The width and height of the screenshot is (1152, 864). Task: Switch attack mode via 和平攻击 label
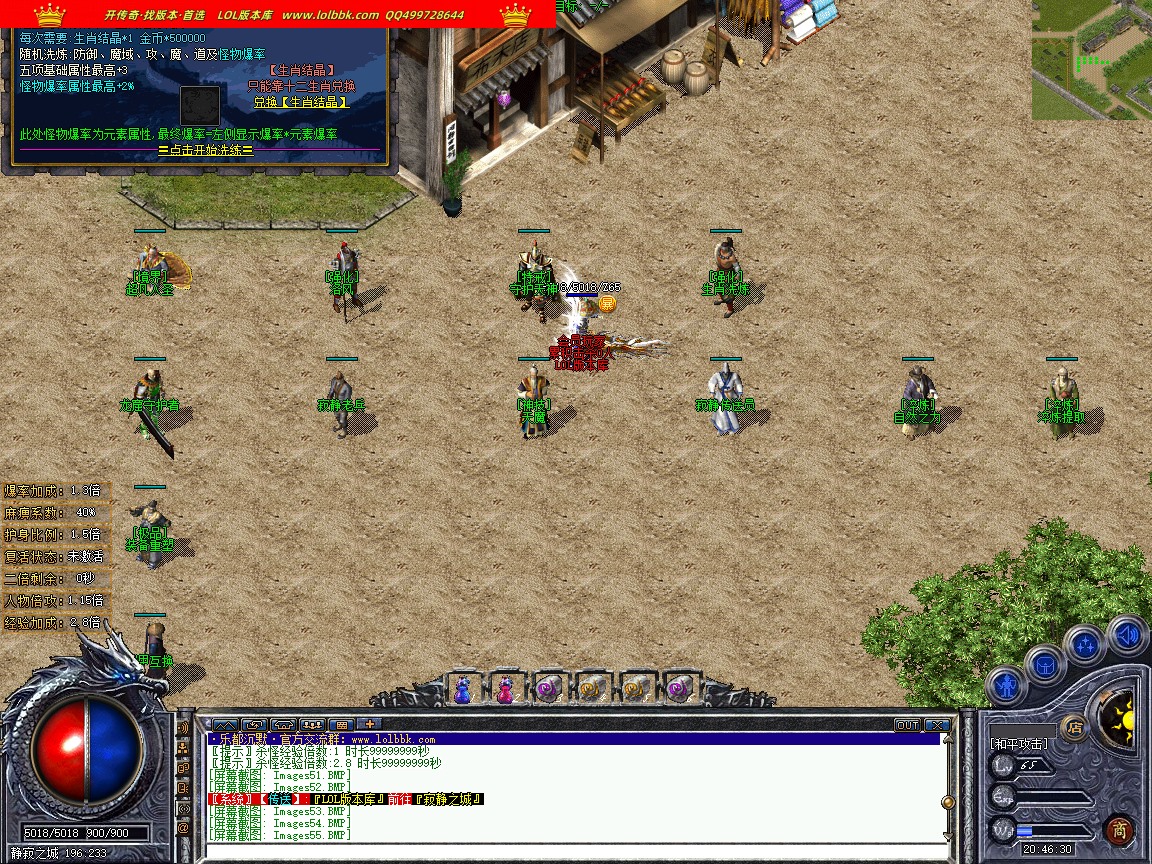[x=1019, y=744]
